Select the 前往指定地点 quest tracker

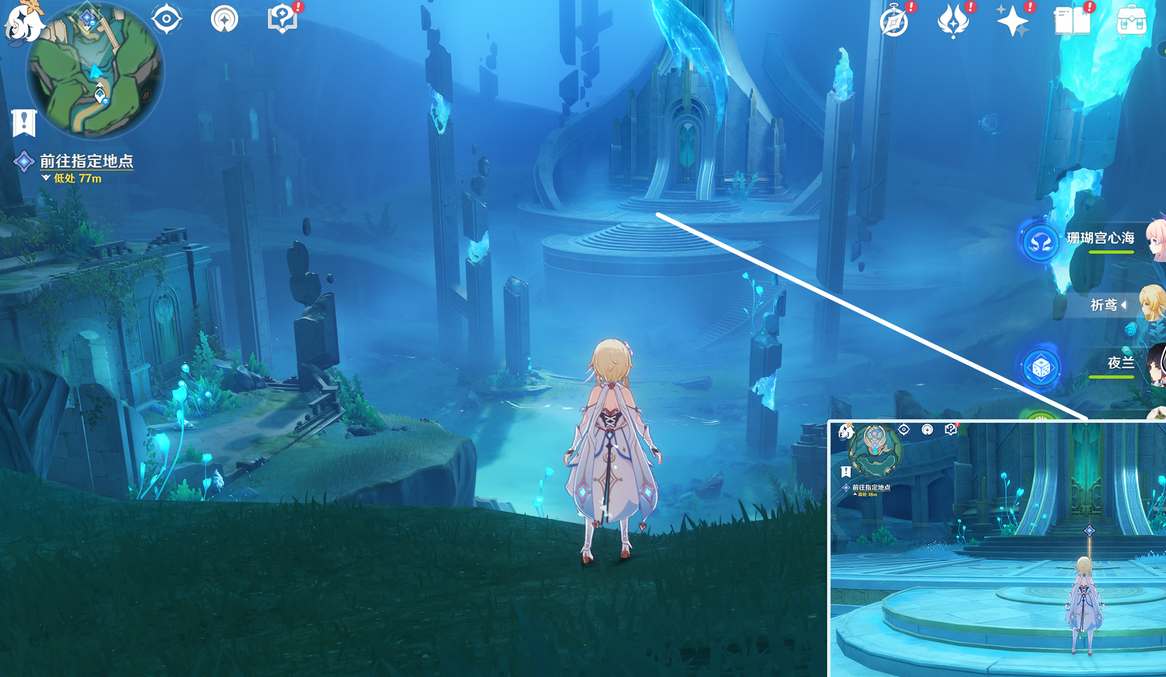point(85,161)
